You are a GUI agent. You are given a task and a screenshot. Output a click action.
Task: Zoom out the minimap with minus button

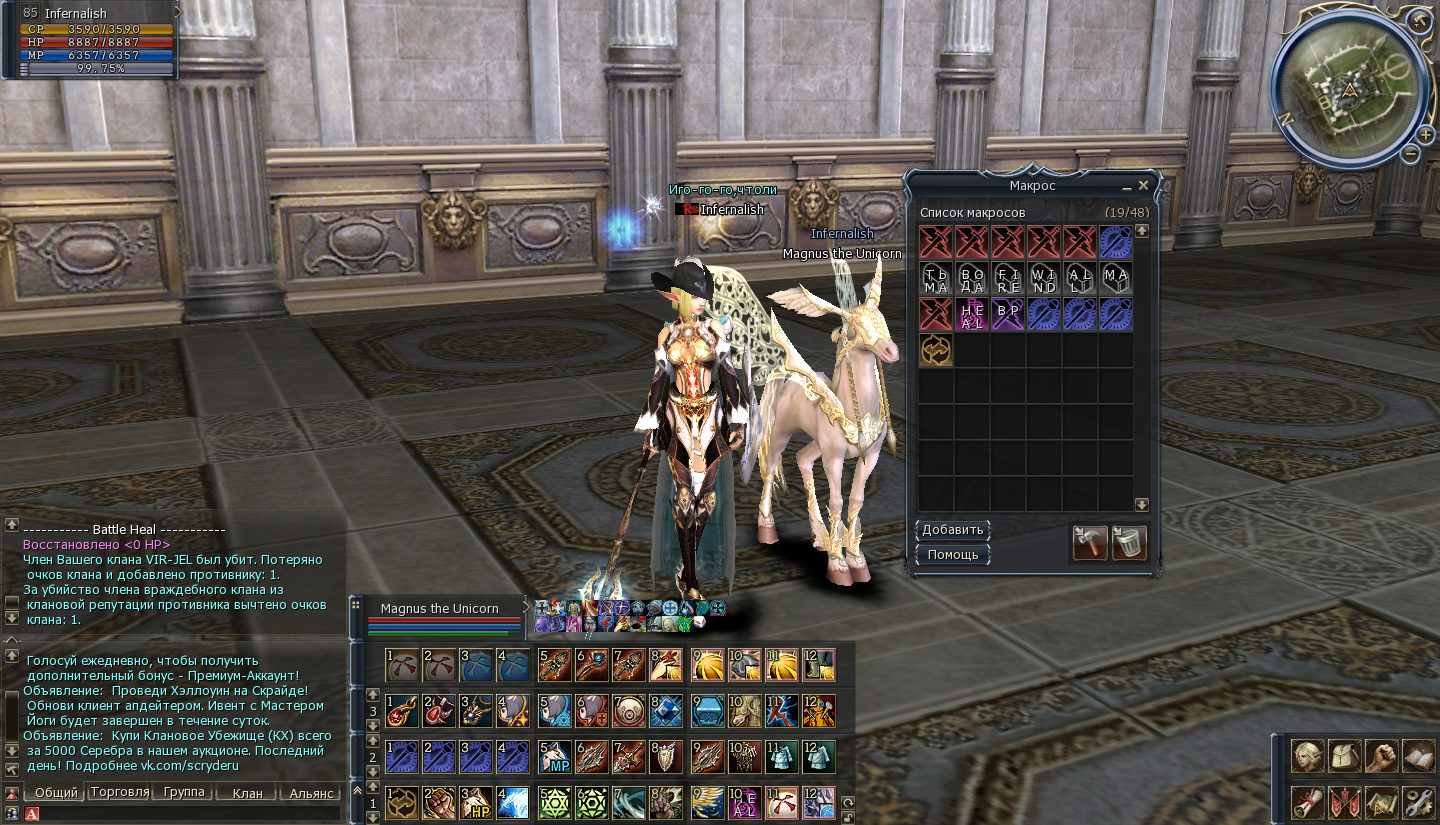(x=1410, y=154)
